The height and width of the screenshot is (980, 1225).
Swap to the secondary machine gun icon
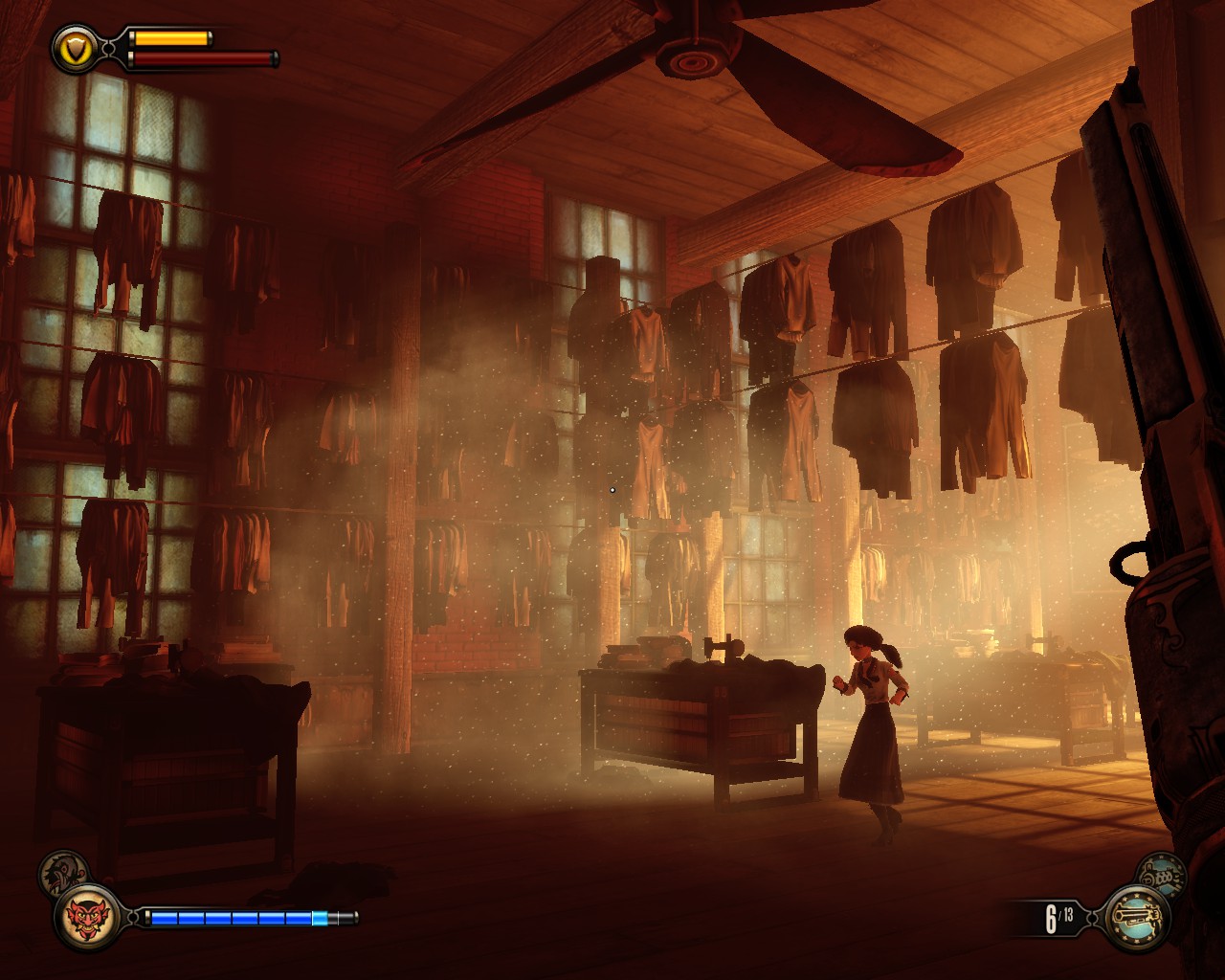coord(1160,874)
